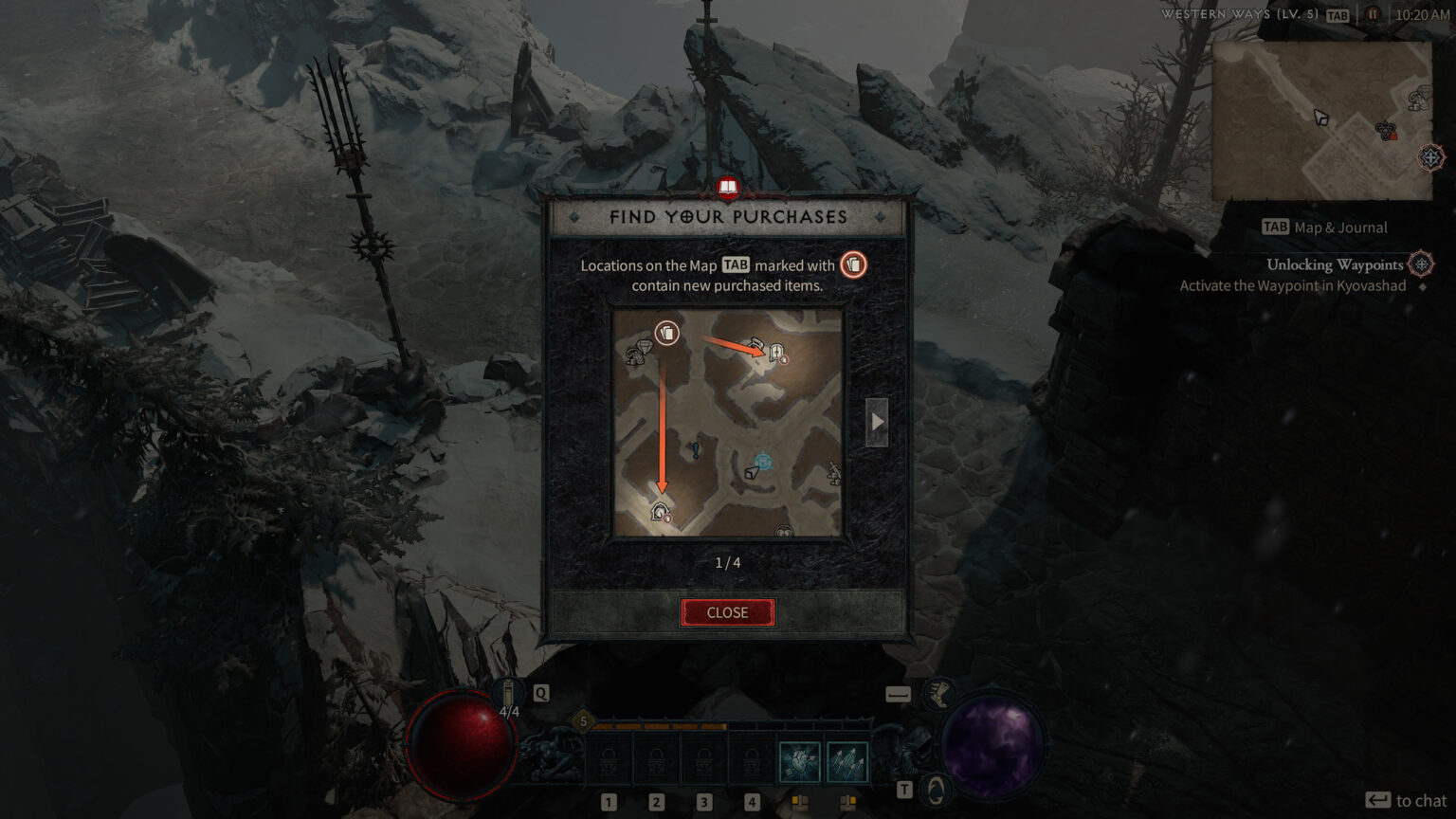
Task: Click the purchase marker icon in the instruction text
Action: 852,265
